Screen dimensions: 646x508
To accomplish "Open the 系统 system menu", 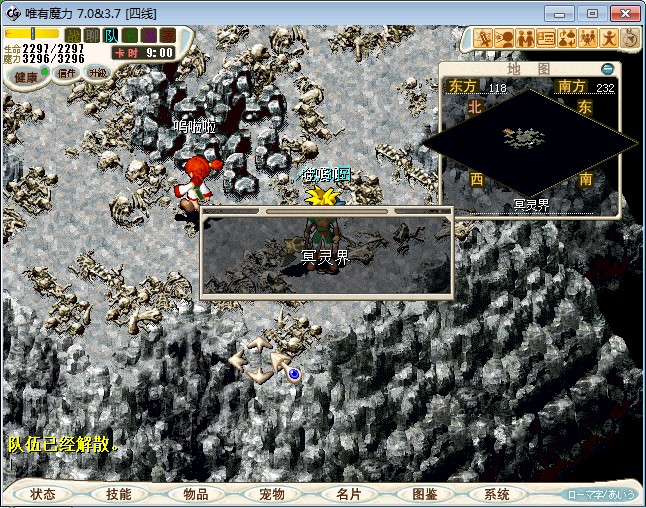I will click(497, 494).
